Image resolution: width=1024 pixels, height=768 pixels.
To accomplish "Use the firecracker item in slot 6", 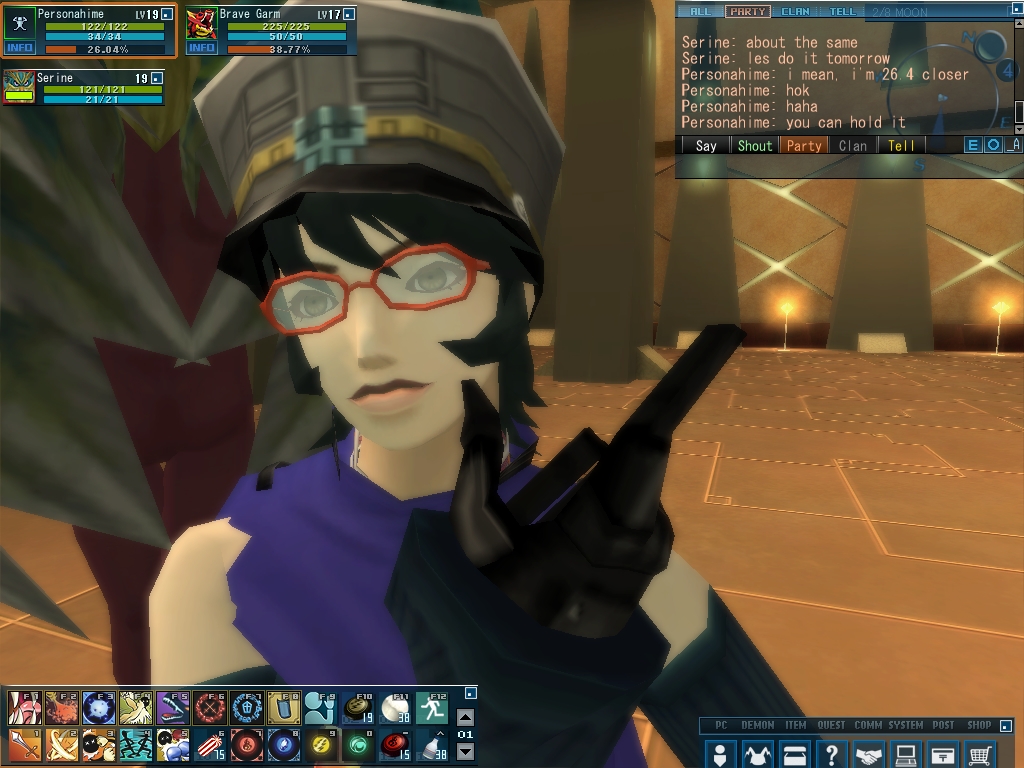I will coord(209,744).
